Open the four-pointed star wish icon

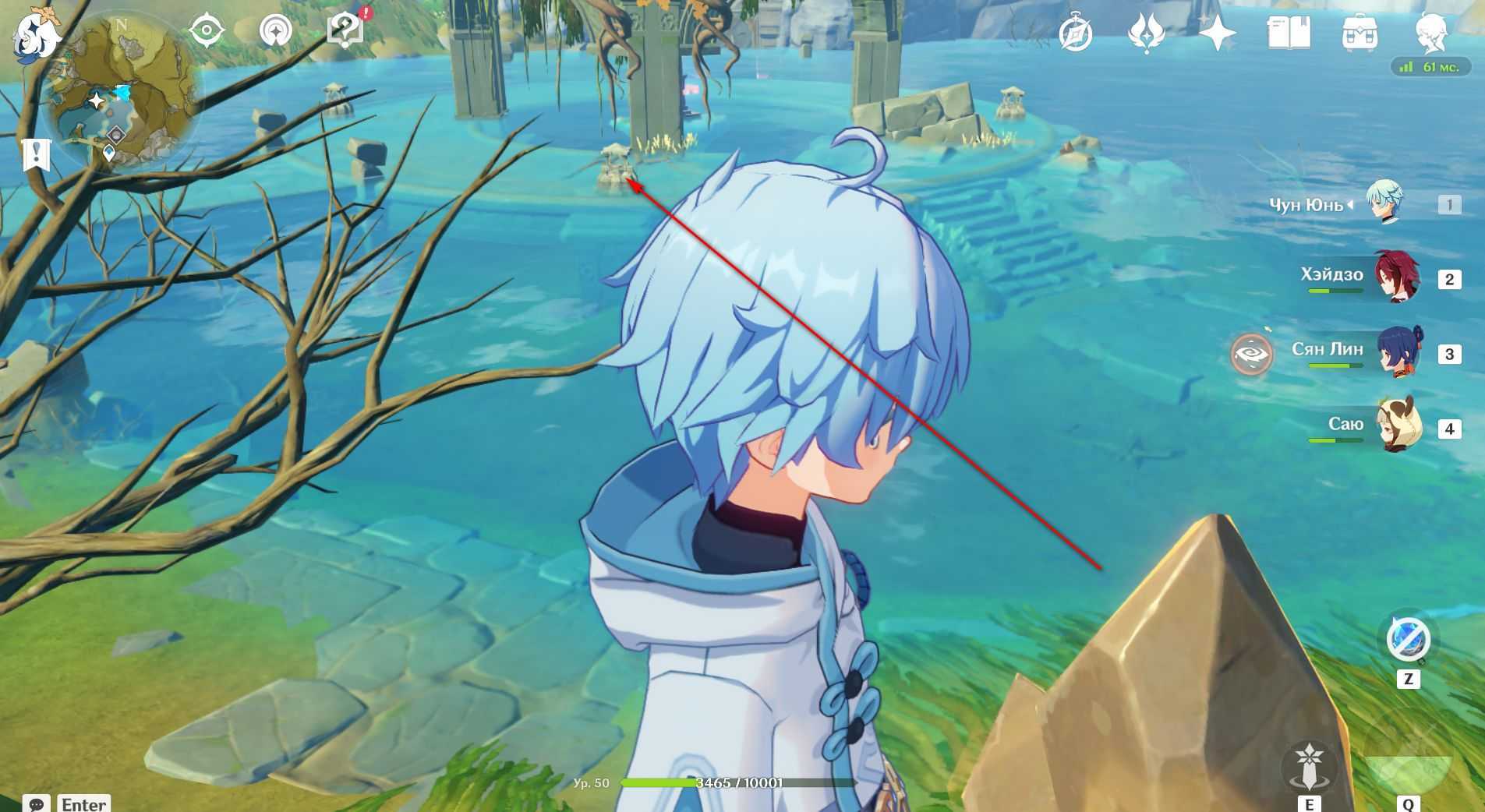tap(1217, 34)
